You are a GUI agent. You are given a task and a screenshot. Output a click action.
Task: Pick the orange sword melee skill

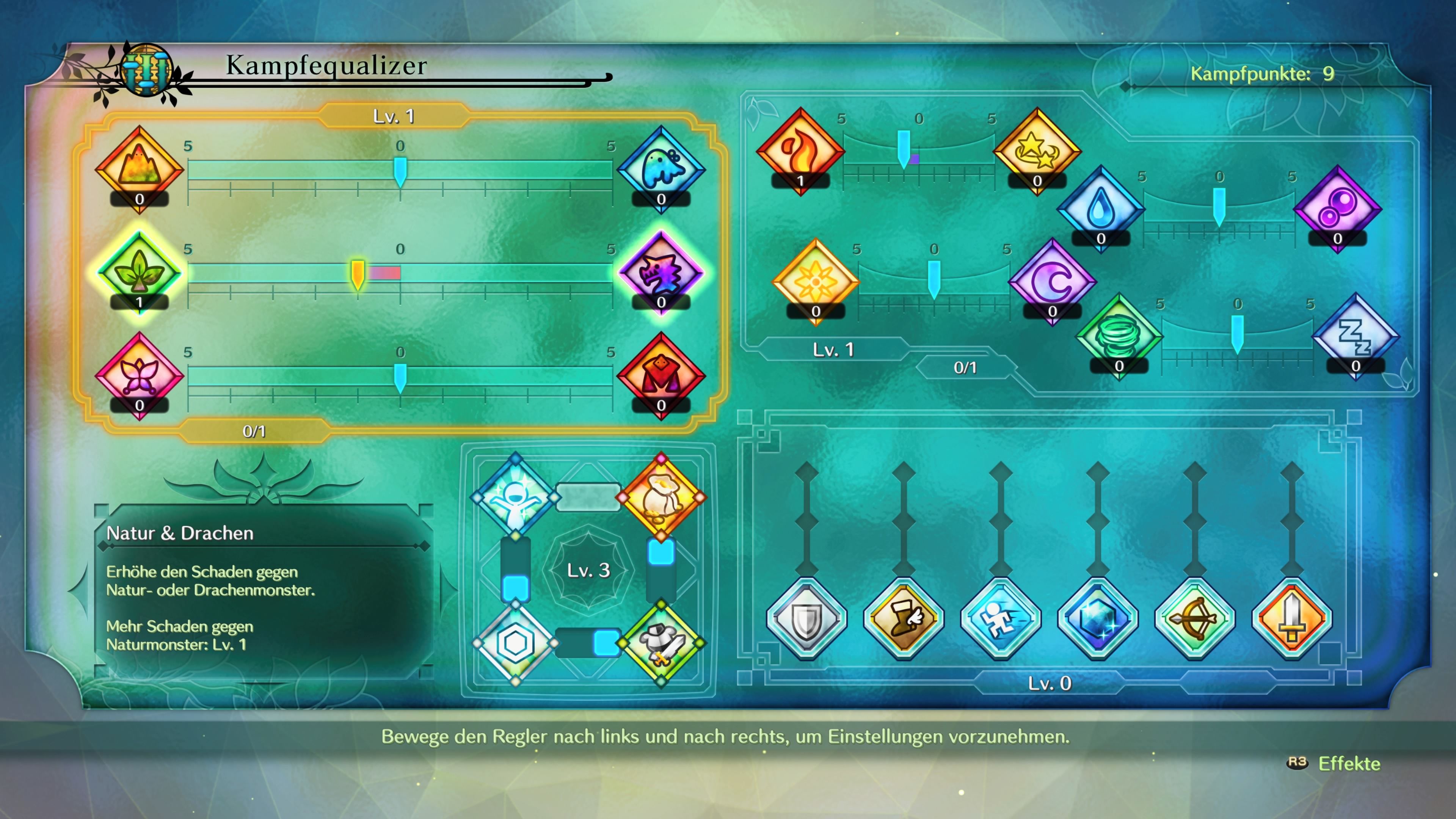pyautogui.click(x=1291, y=618)
